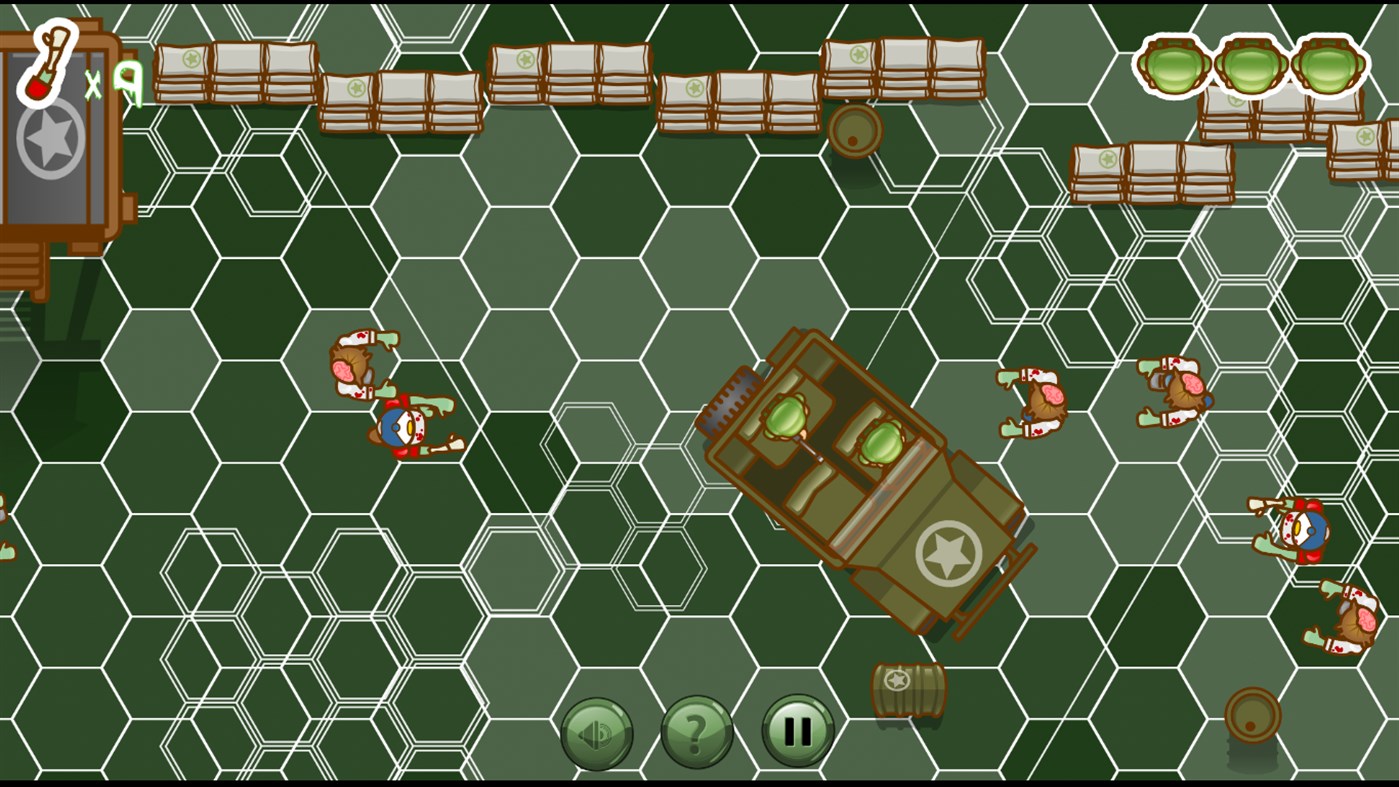The width and height of the screenshot is (1399, 787).
Task: Pause the game
Action: tap(793, 732)
